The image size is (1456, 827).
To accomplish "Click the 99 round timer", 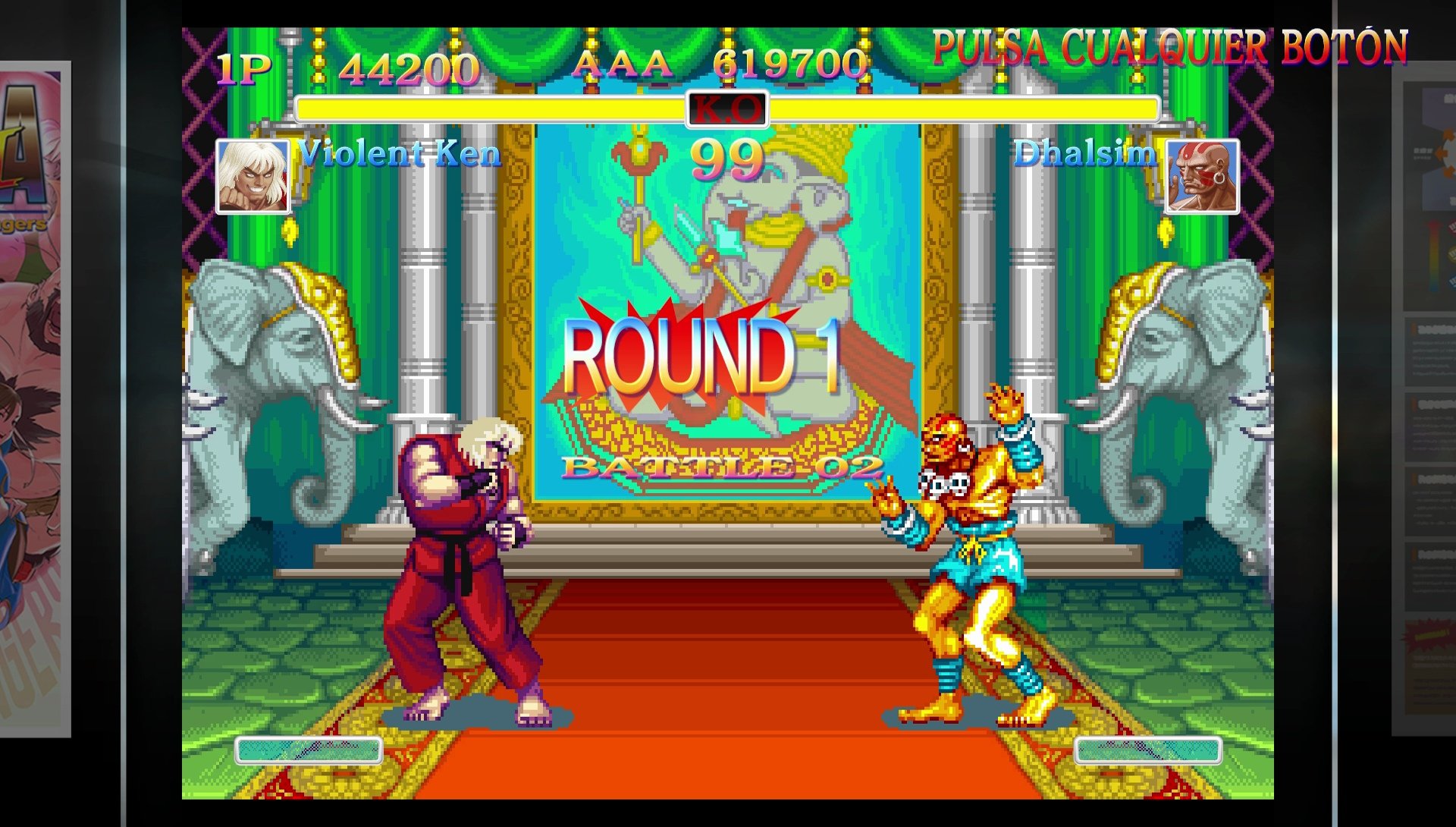I will tap(729, 159).
